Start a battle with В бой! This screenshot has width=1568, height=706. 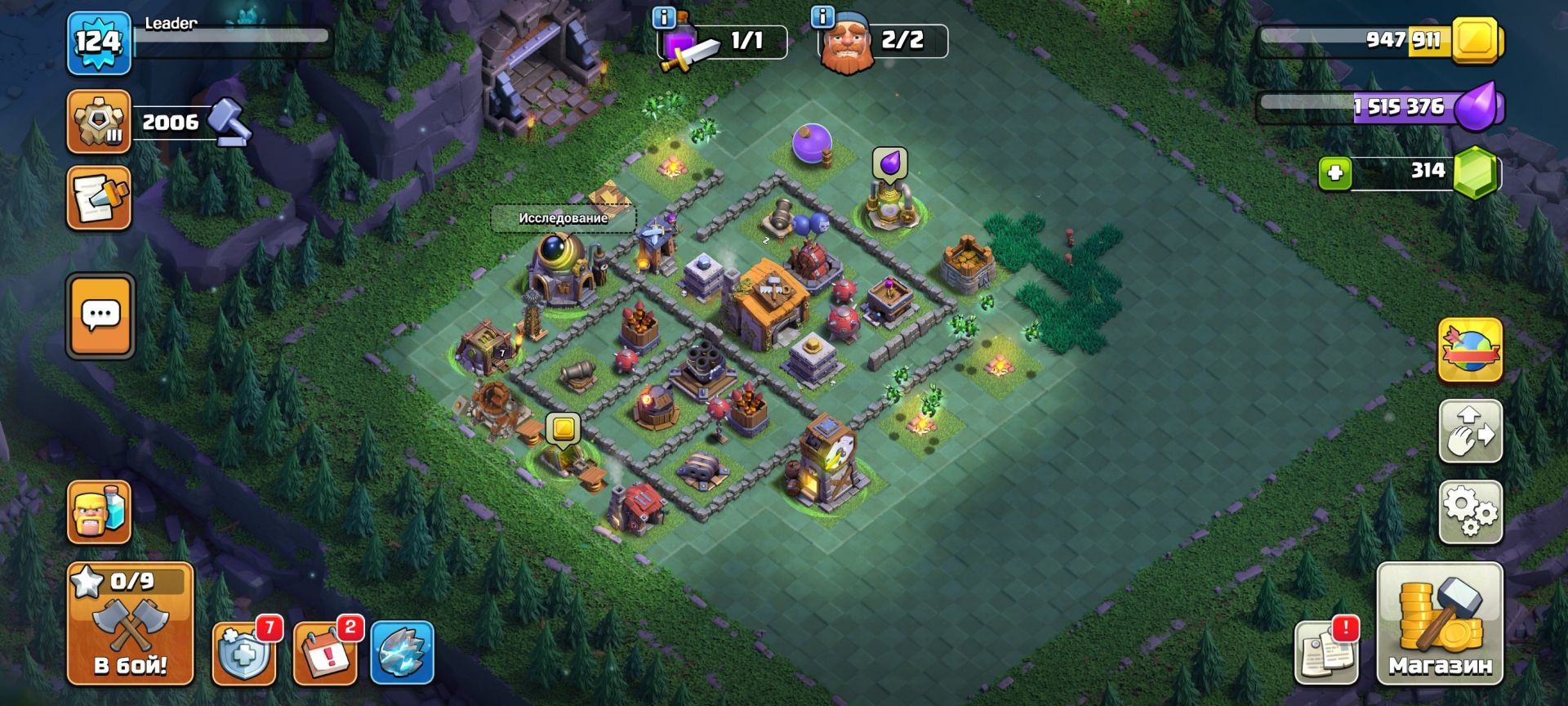click(x=130, y=624)
